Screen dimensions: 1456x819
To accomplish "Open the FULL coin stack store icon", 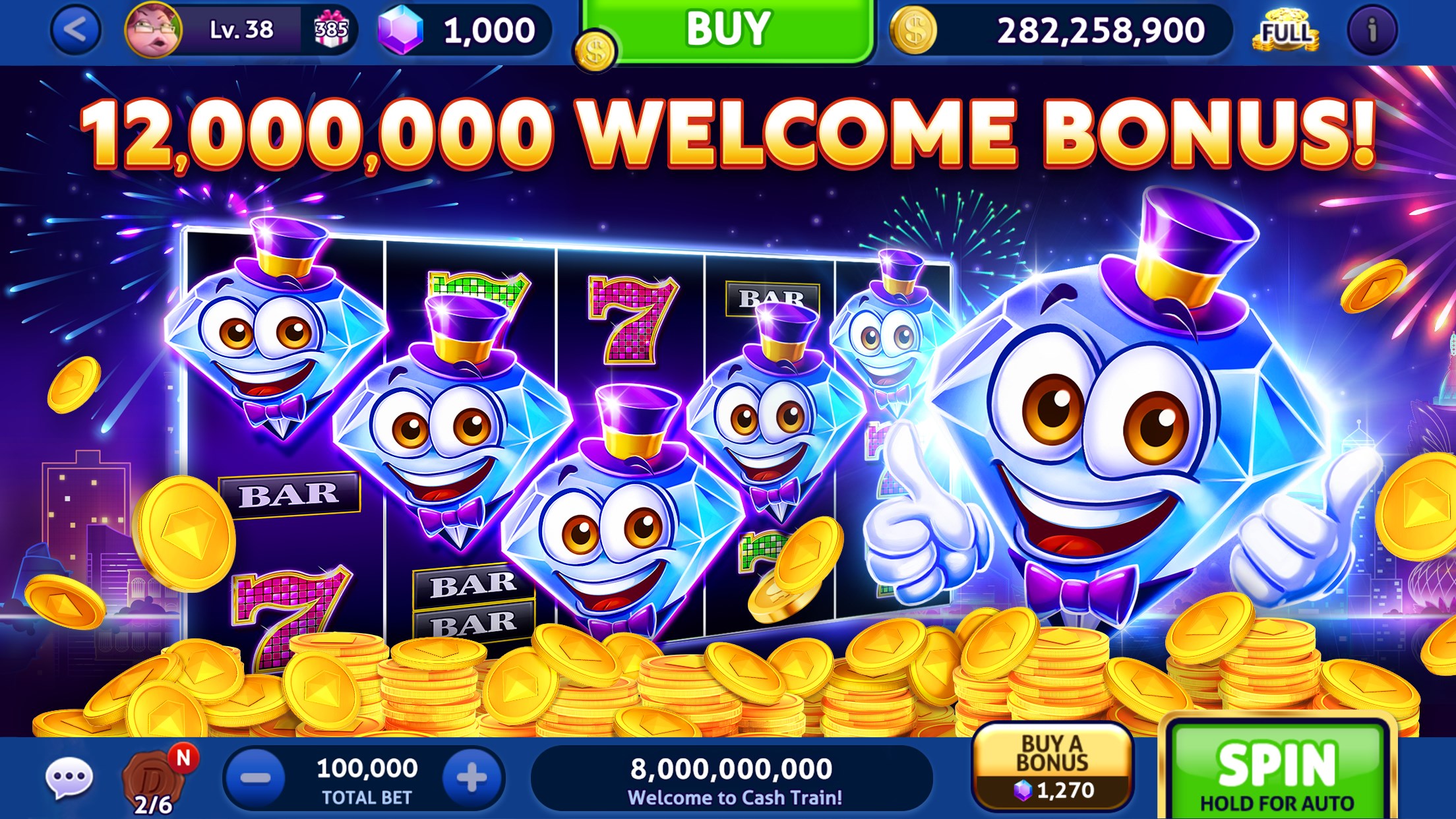I will [1286, 29].
